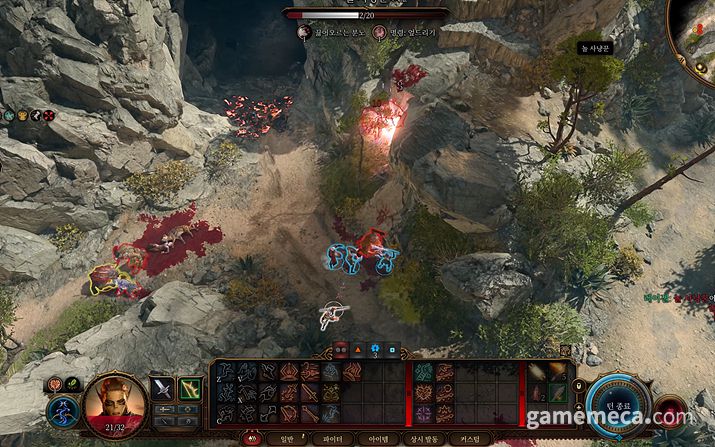The image size is (715, 447).
Task: Show the 상시 발동 passives tab
Action: (424, 439)
